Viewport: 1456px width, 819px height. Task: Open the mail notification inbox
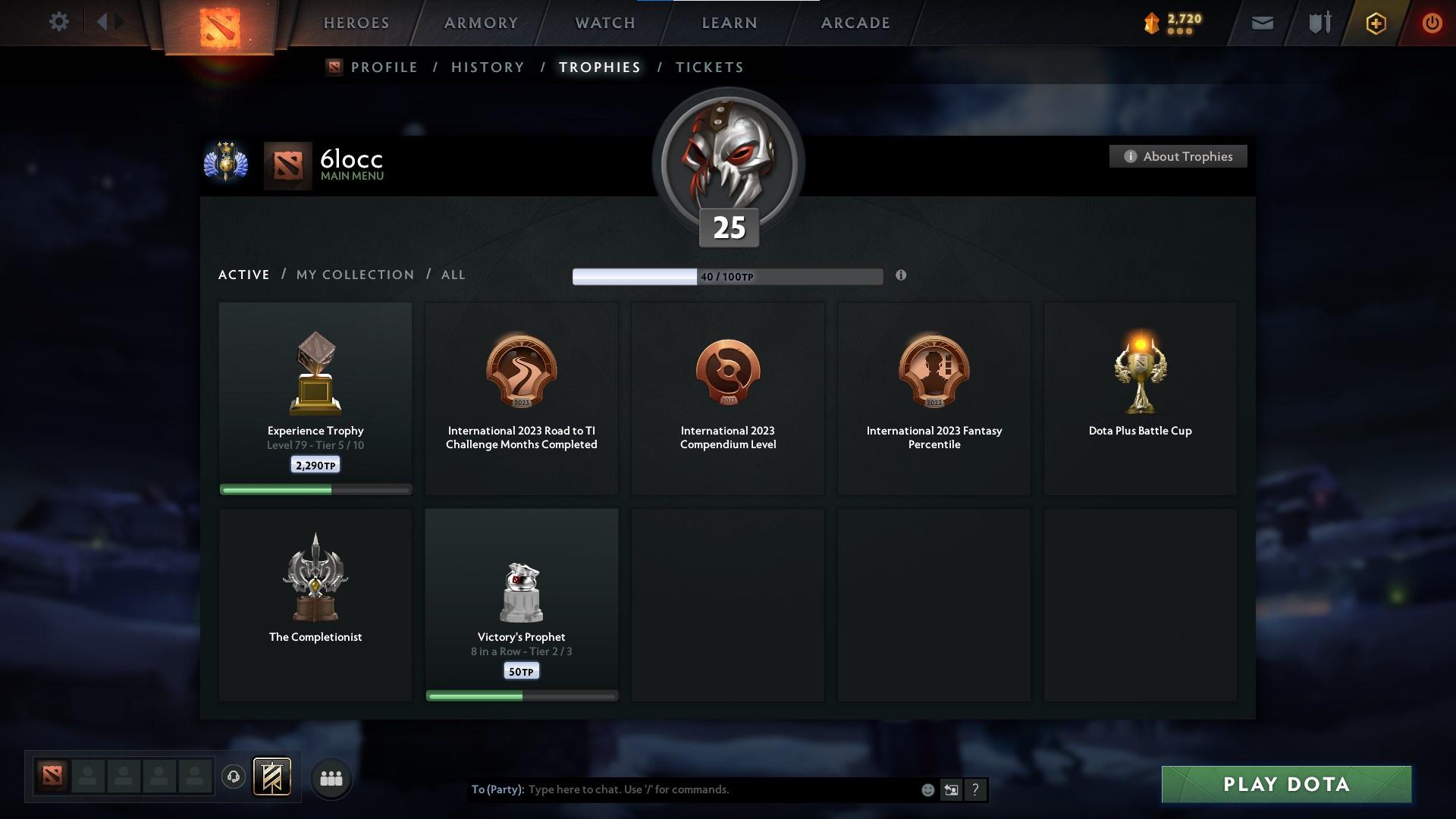(1262, 22)
